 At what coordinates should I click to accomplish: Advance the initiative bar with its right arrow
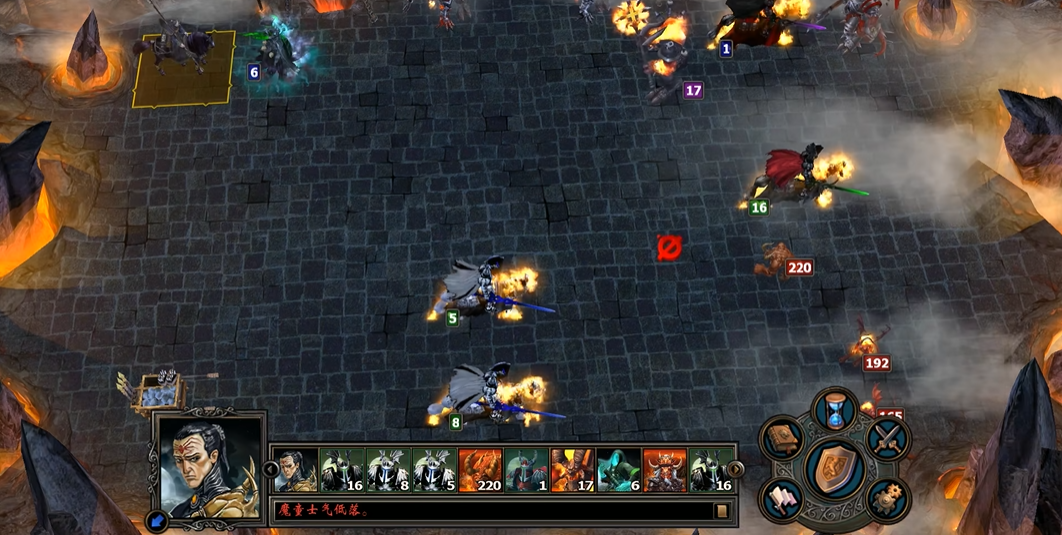coord(737,469)
